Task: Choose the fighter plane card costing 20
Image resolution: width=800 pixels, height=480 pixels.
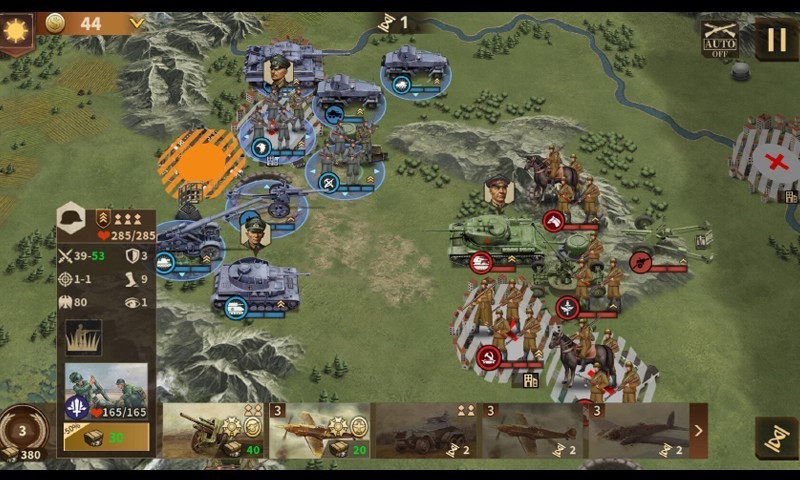Action: click(x=320, y=431)
